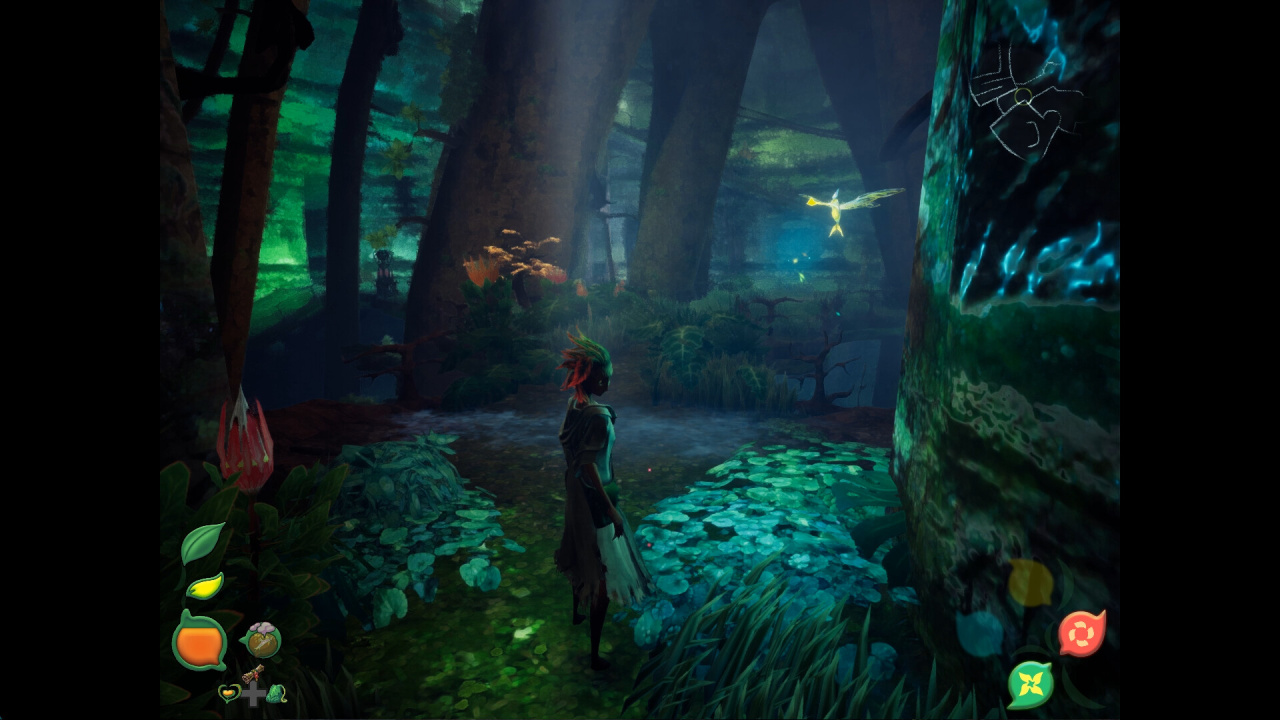Screen dimensions: 1280x720
Task: Select the small yellow leaf icon
Action: point(205,587)
